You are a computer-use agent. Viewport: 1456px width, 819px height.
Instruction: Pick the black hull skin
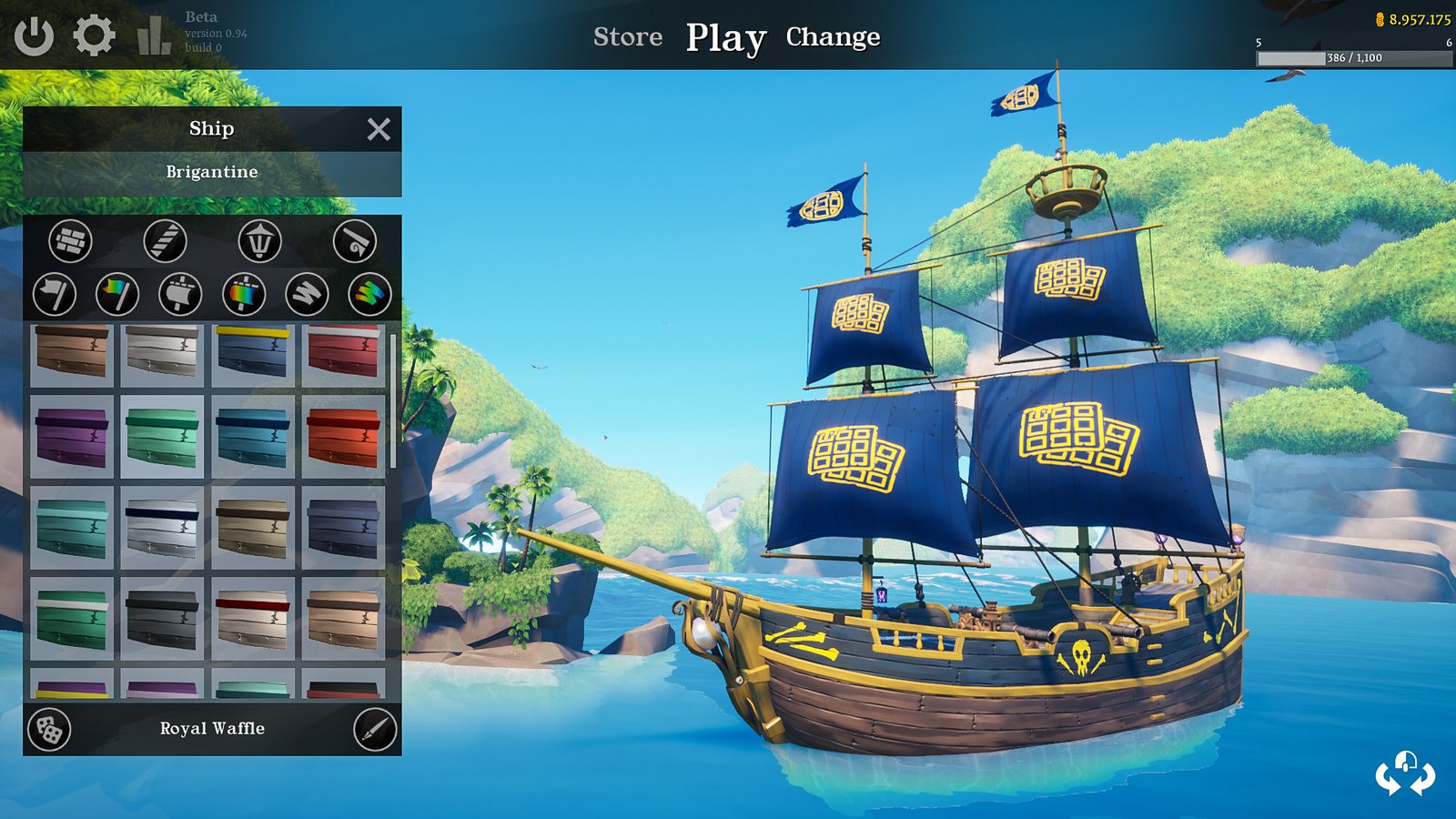(x=162, y=619)
